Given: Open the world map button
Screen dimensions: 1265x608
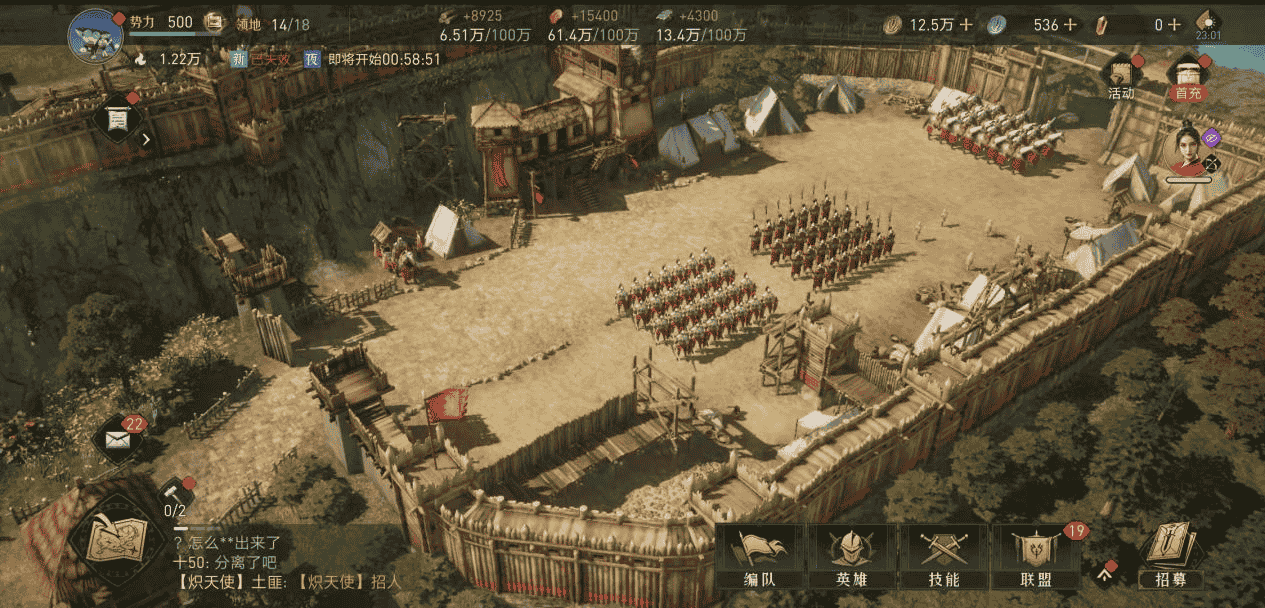Looking at the screenshot, I should pyautogui.click(x=116, y=541).
